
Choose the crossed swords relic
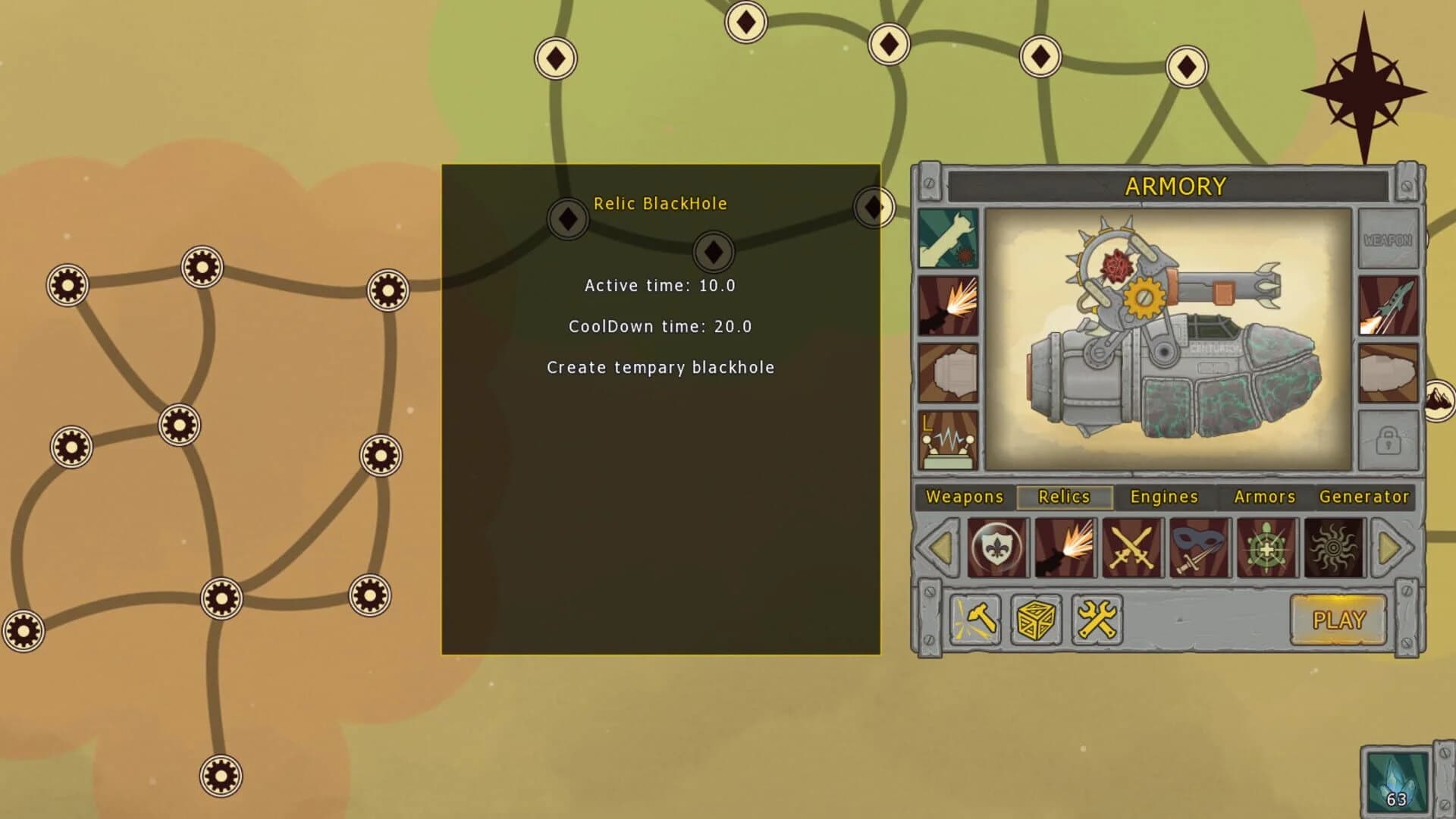(x=1131, y=548)
